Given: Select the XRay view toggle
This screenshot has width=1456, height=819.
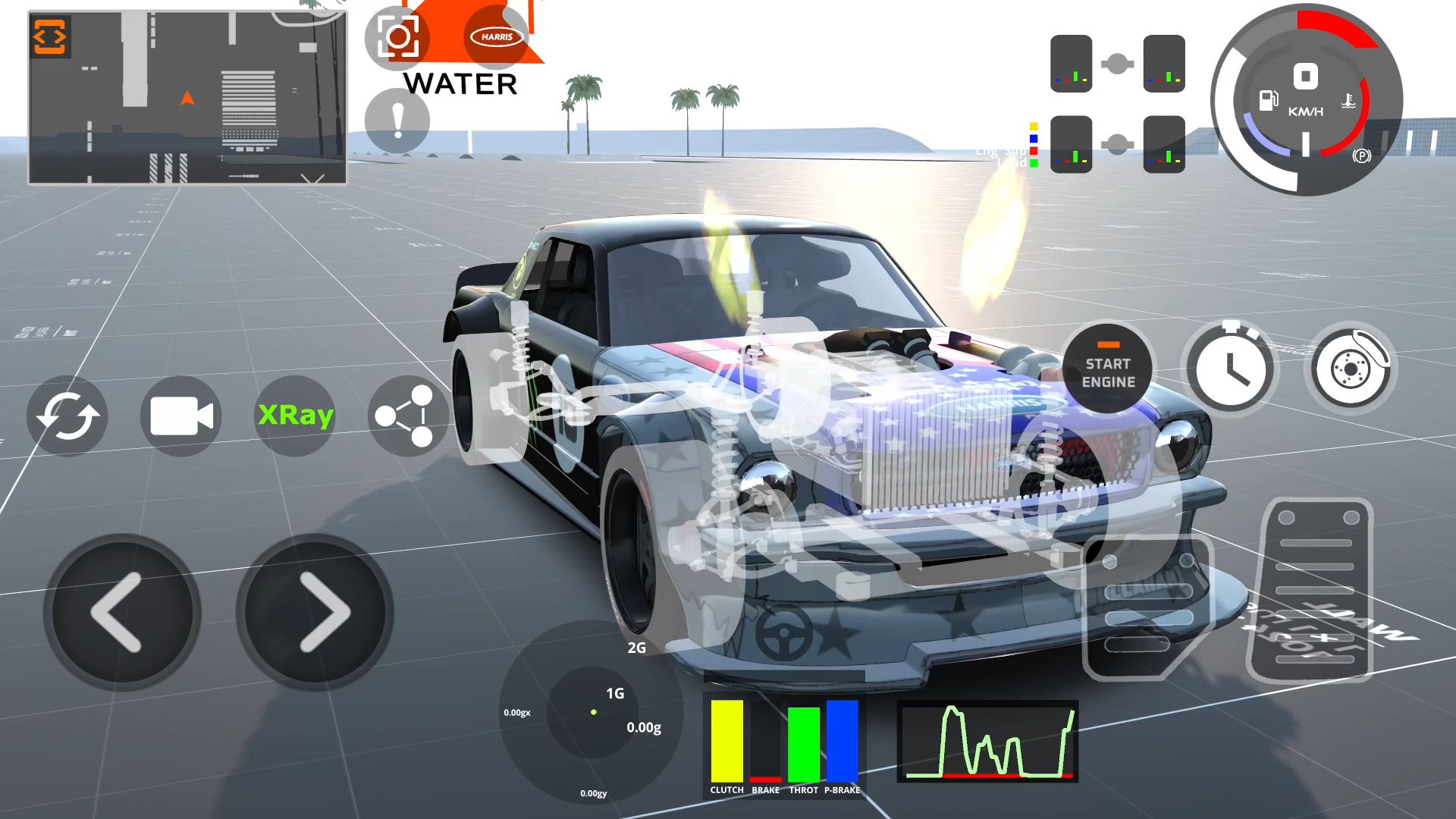Looking at the screenshot, I should (x=296, y=415).
